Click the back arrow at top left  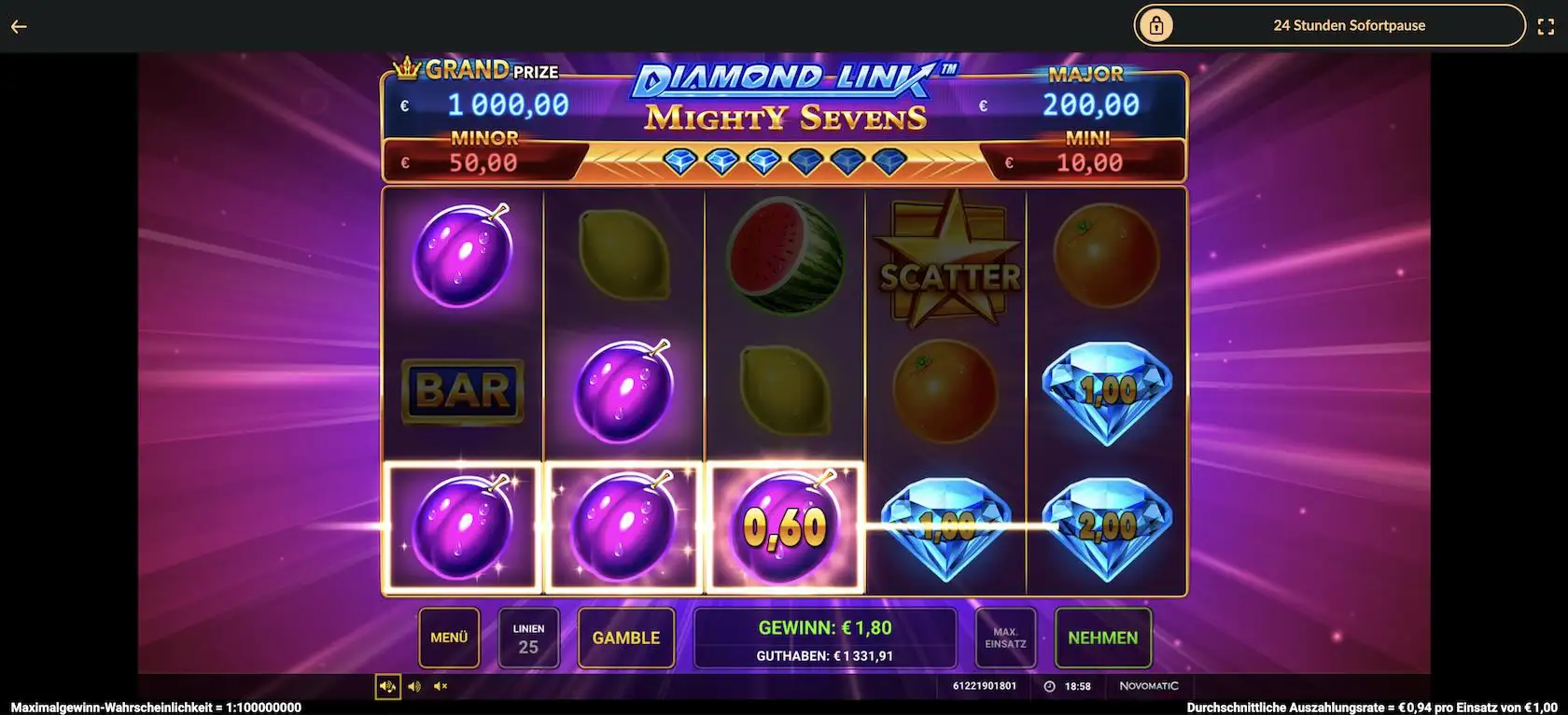(x=17, y=25)
